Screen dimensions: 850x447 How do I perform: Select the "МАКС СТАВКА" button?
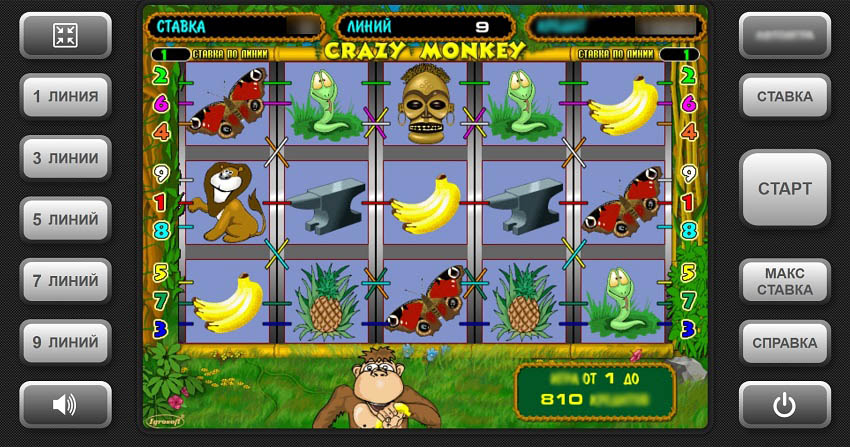click(784, 281)
